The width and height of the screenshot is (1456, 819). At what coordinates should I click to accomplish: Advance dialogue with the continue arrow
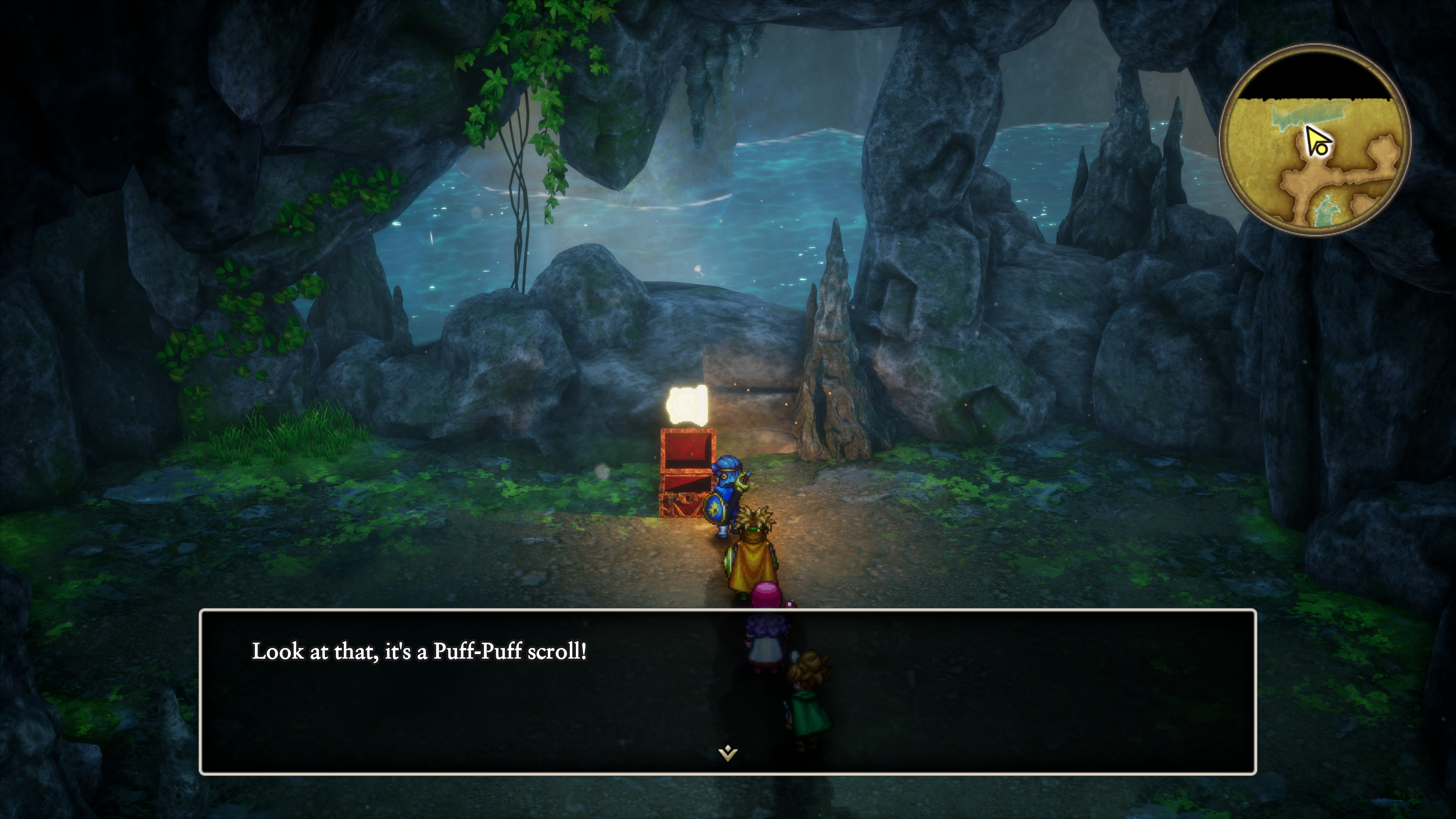[728, 753]
